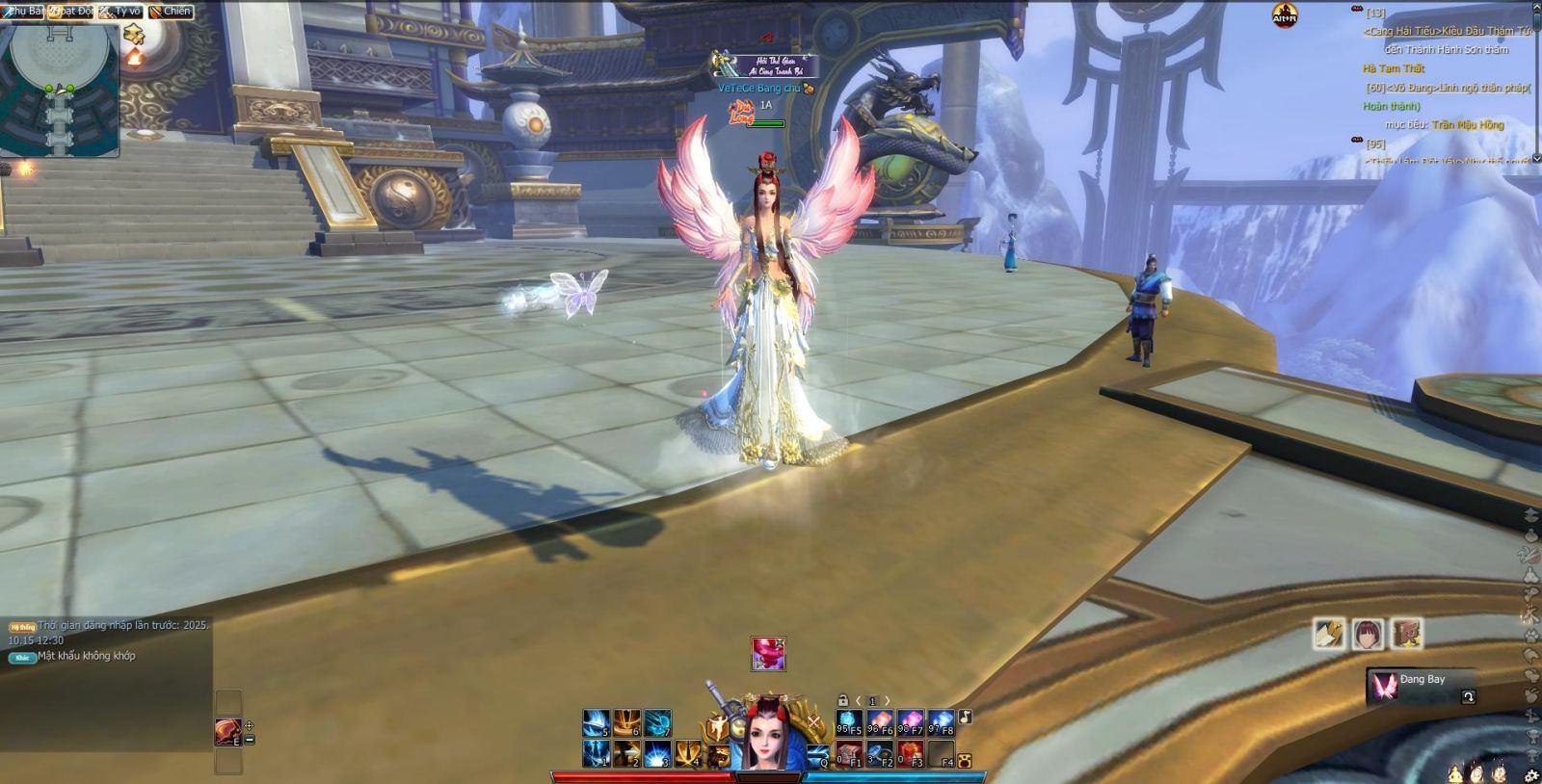The width and height of the screenshot is (1542, 784).
Task: Trigger the blue burst skill in slot 3
Action: click(658, 753)
